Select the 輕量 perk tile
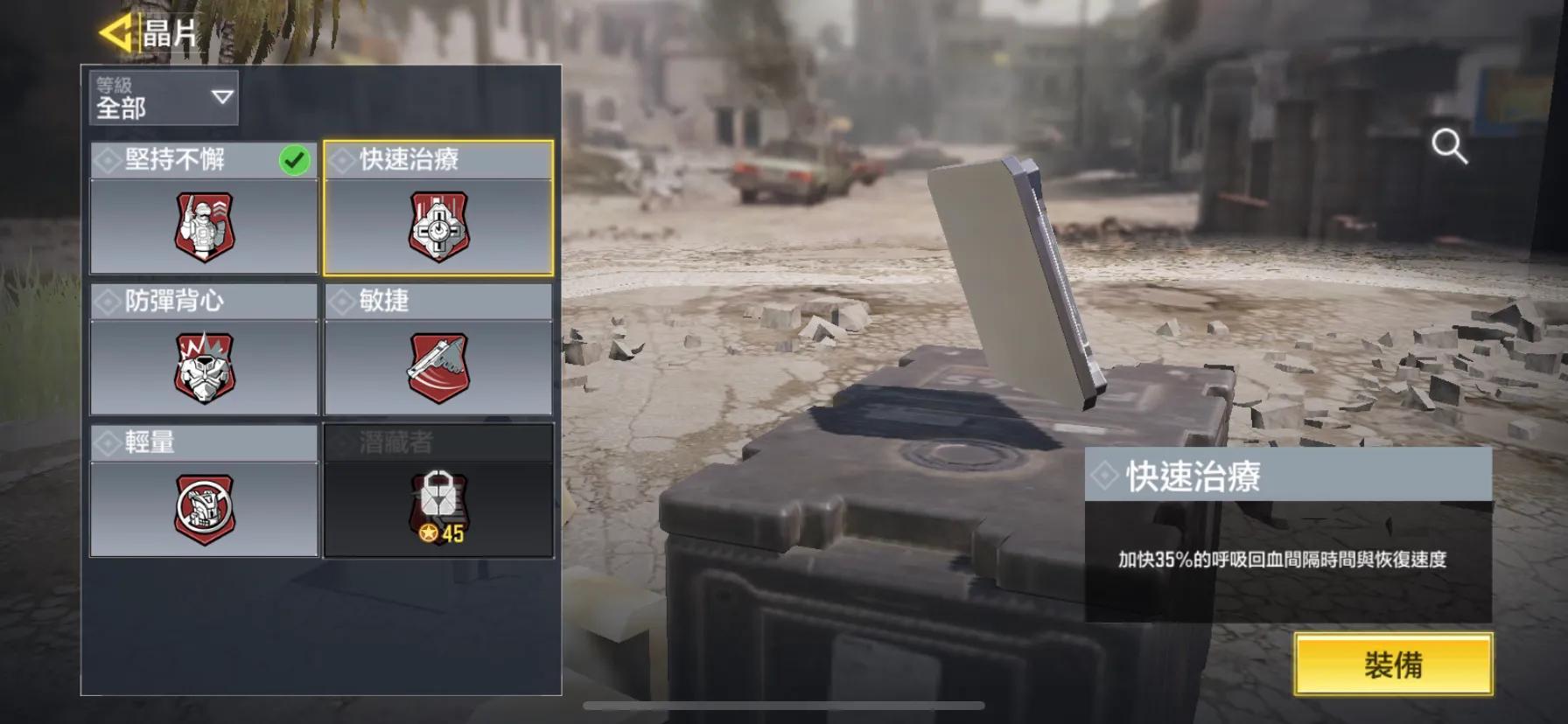The image size is (1568, 724). point(204,492)
